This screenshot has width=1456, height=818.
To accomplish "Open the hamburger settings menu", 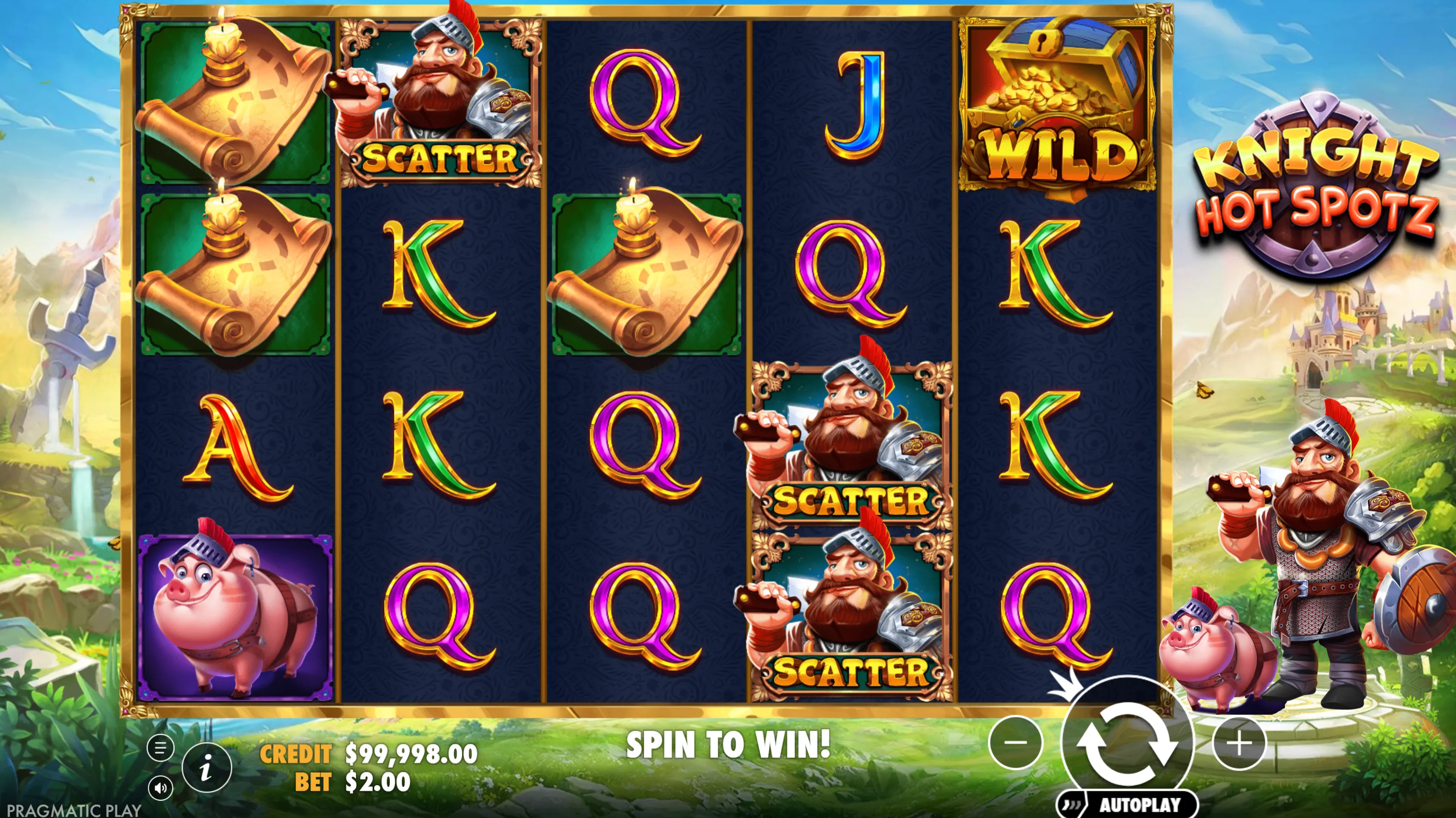I will click(160, 748).
